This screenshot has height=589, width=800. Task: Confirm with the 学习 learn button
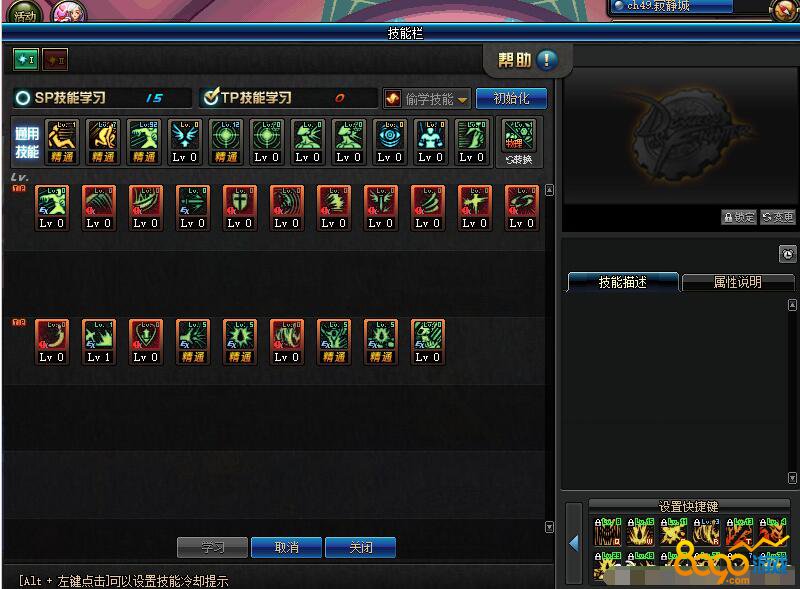click(212, 548)
